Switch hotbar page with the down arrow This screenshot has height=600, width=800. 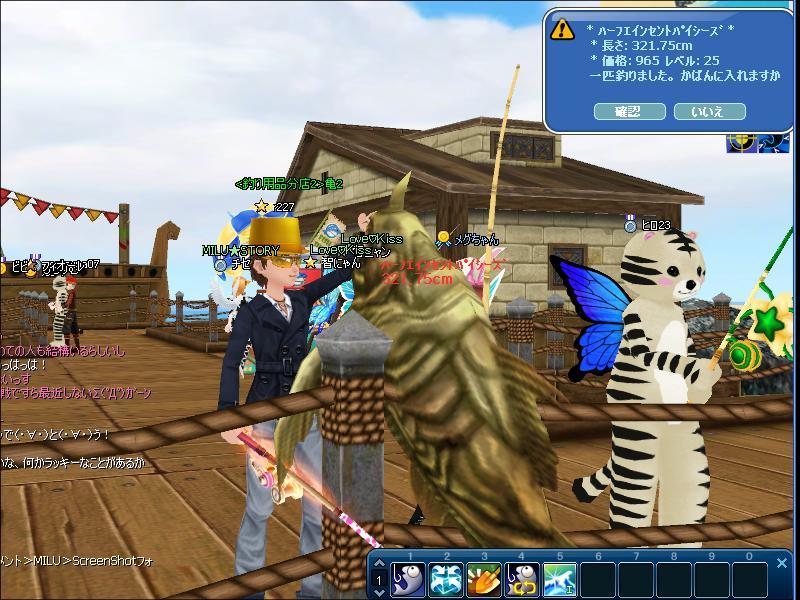pyautogui.click(x=380, y=591)
